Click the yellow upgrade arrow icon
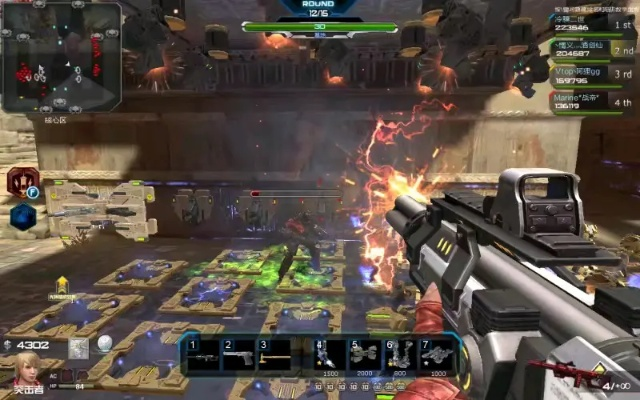 (x=62, y=285)
